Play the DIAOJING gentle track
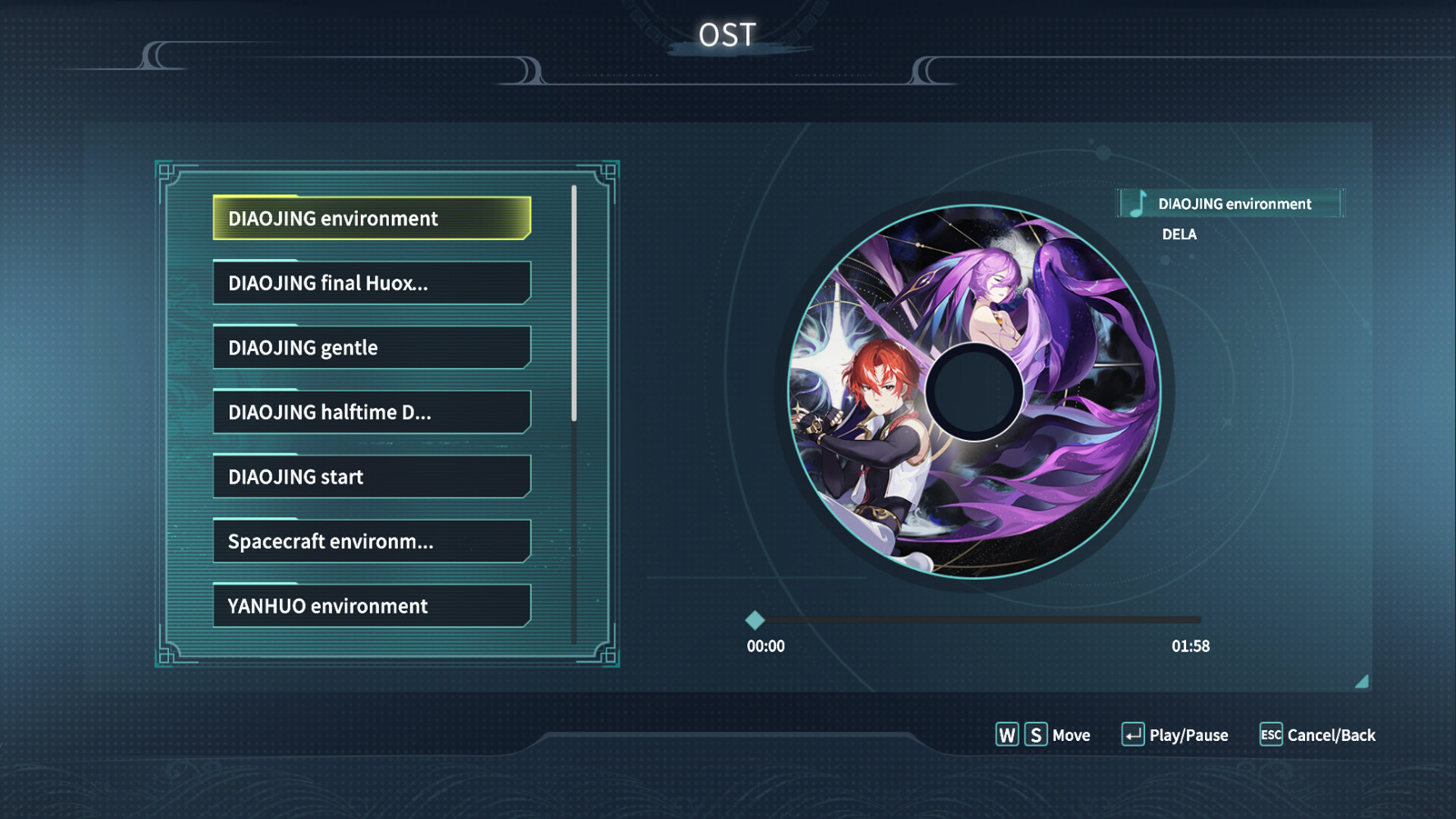The width and height of the screenshot is (1456, 819). point(372,347)
